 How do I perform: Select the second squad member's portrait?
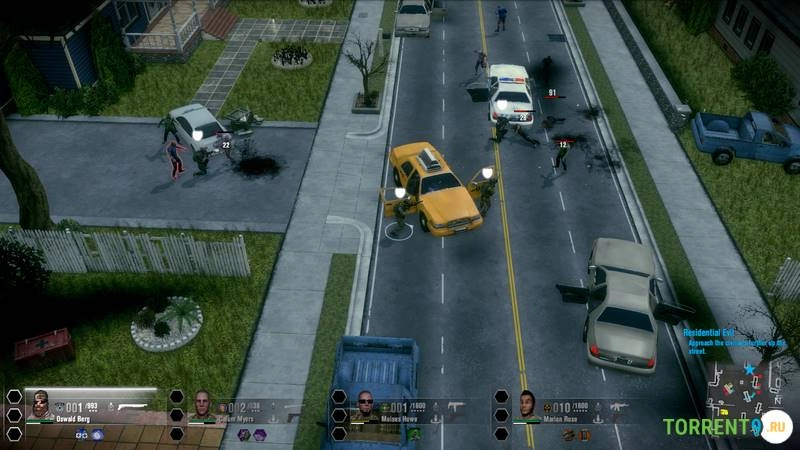point(203,406)
